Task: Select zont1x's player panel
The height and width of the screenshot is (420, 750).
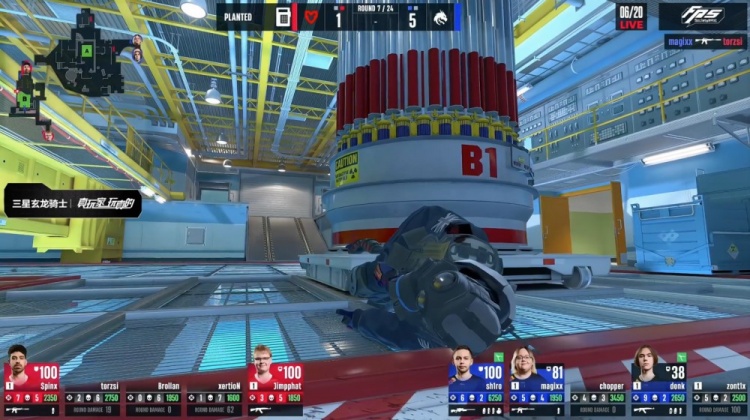Action: tap(718, 392)
